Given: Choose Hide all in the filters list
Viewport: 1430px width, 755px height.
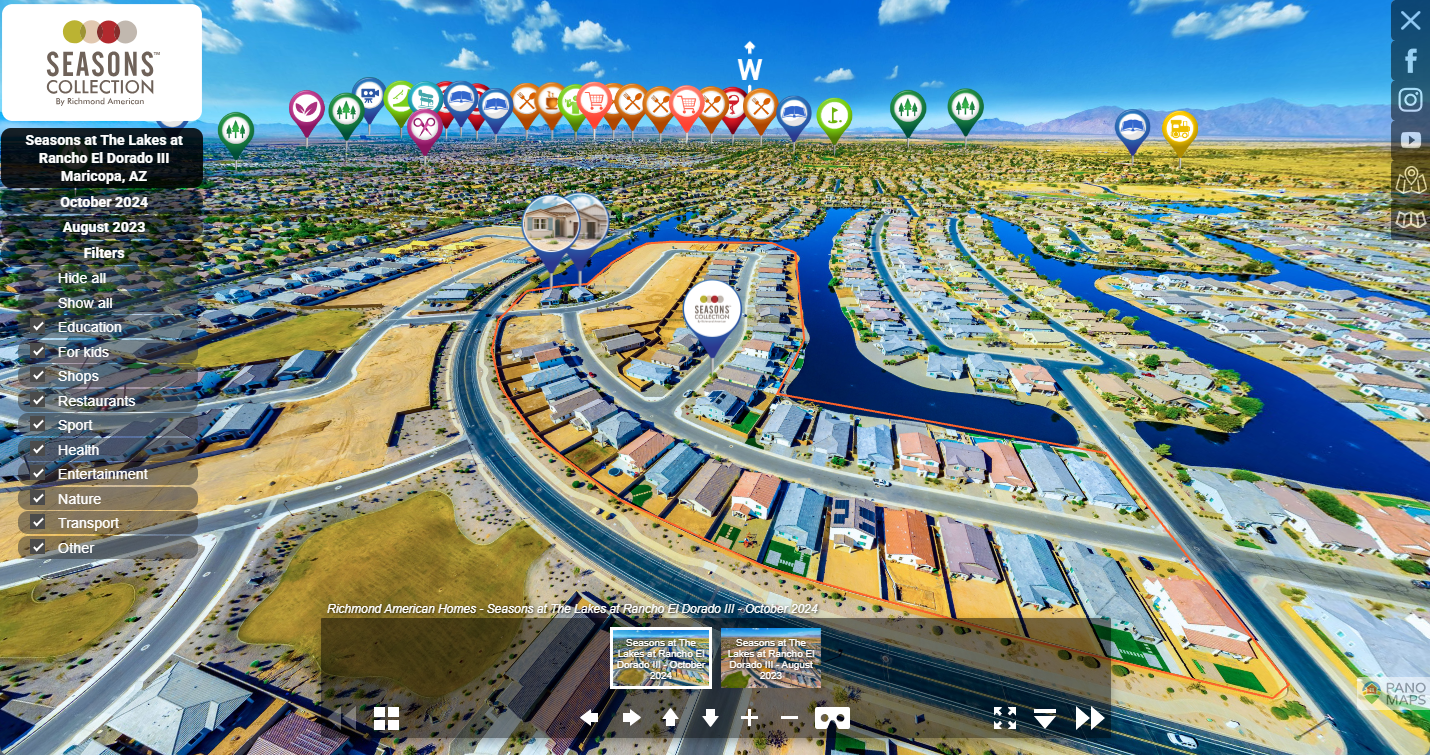Looking at the screenshot, I should tap(82, 278).
